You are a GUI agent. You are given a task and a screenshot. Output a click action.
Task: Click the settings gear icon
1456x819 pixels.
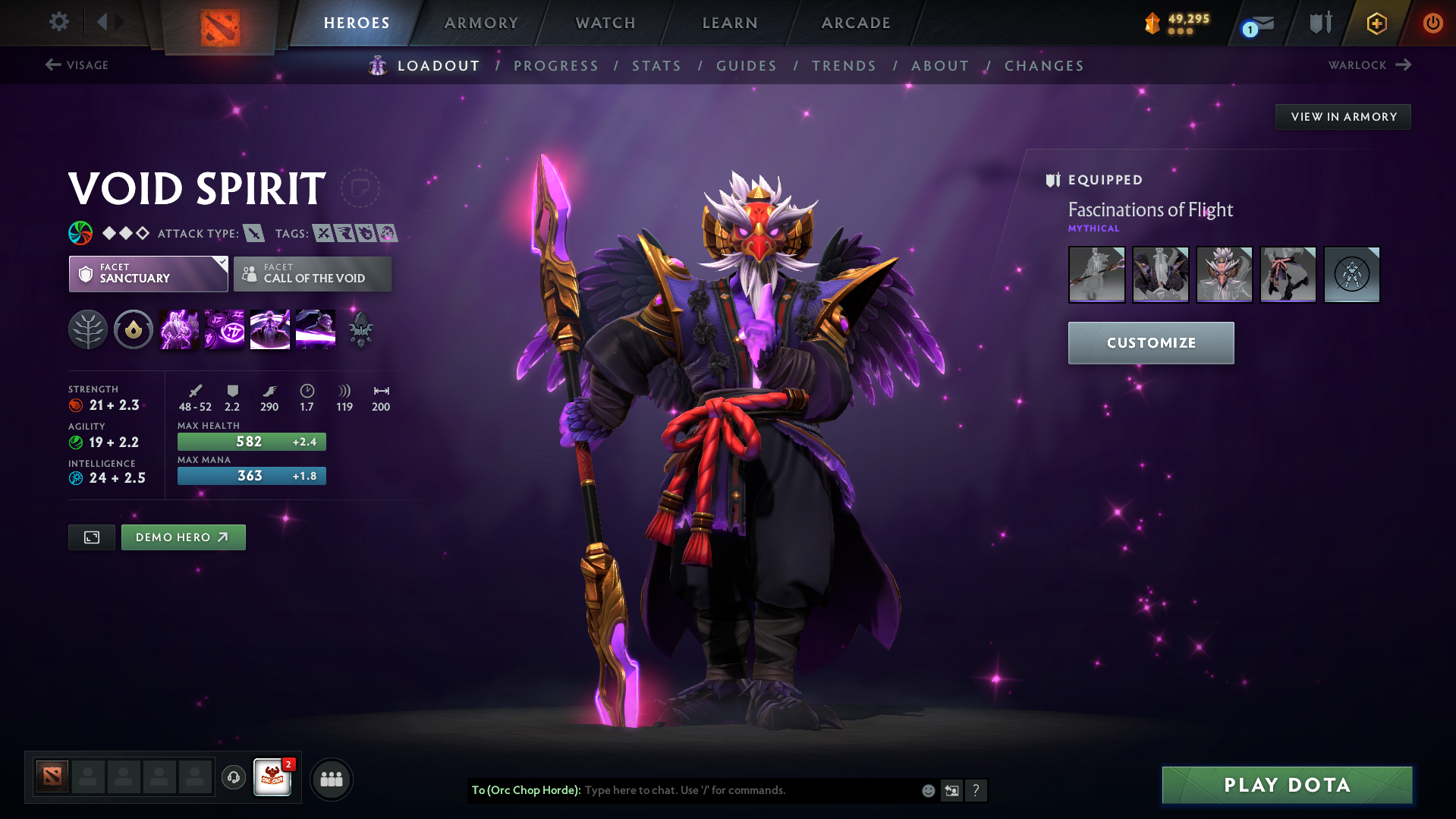pyautogui.click(x=58, y=22)
